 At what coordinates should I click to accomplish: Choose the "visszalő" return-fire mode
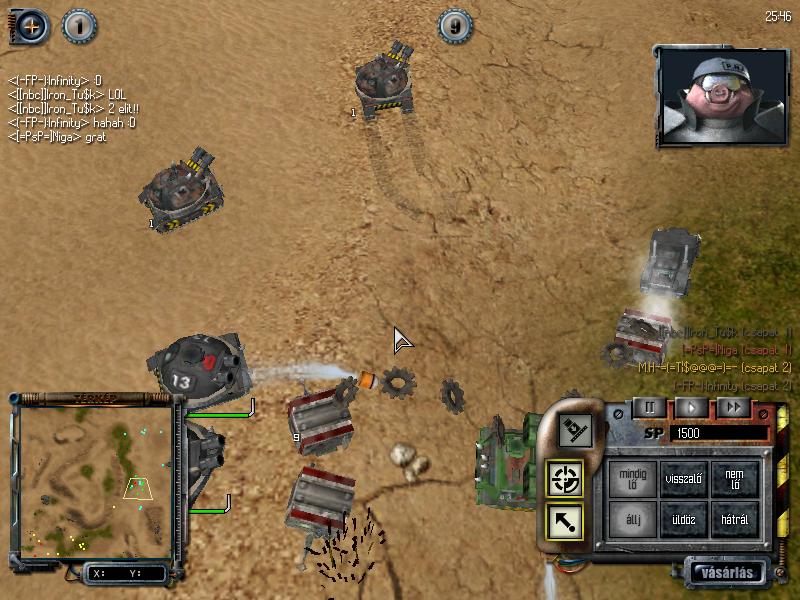coord(684,479)
